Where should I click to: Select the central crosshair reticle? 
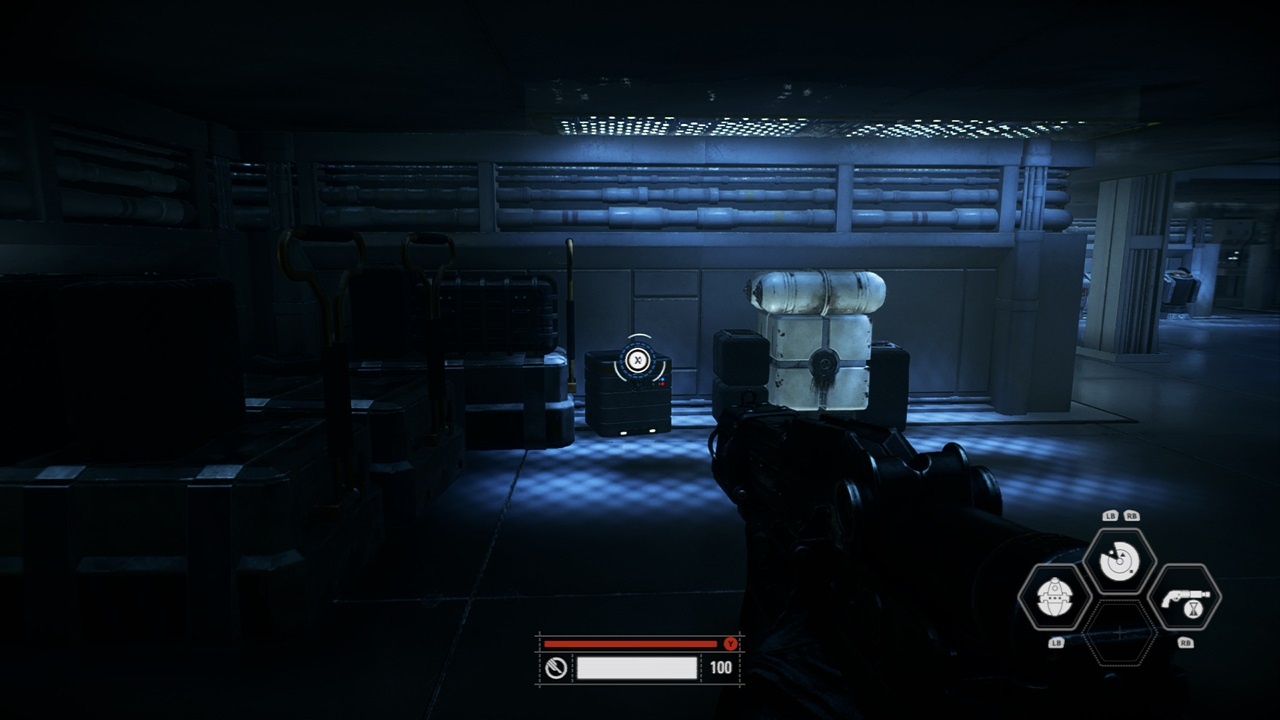(x=1119, y=630)
